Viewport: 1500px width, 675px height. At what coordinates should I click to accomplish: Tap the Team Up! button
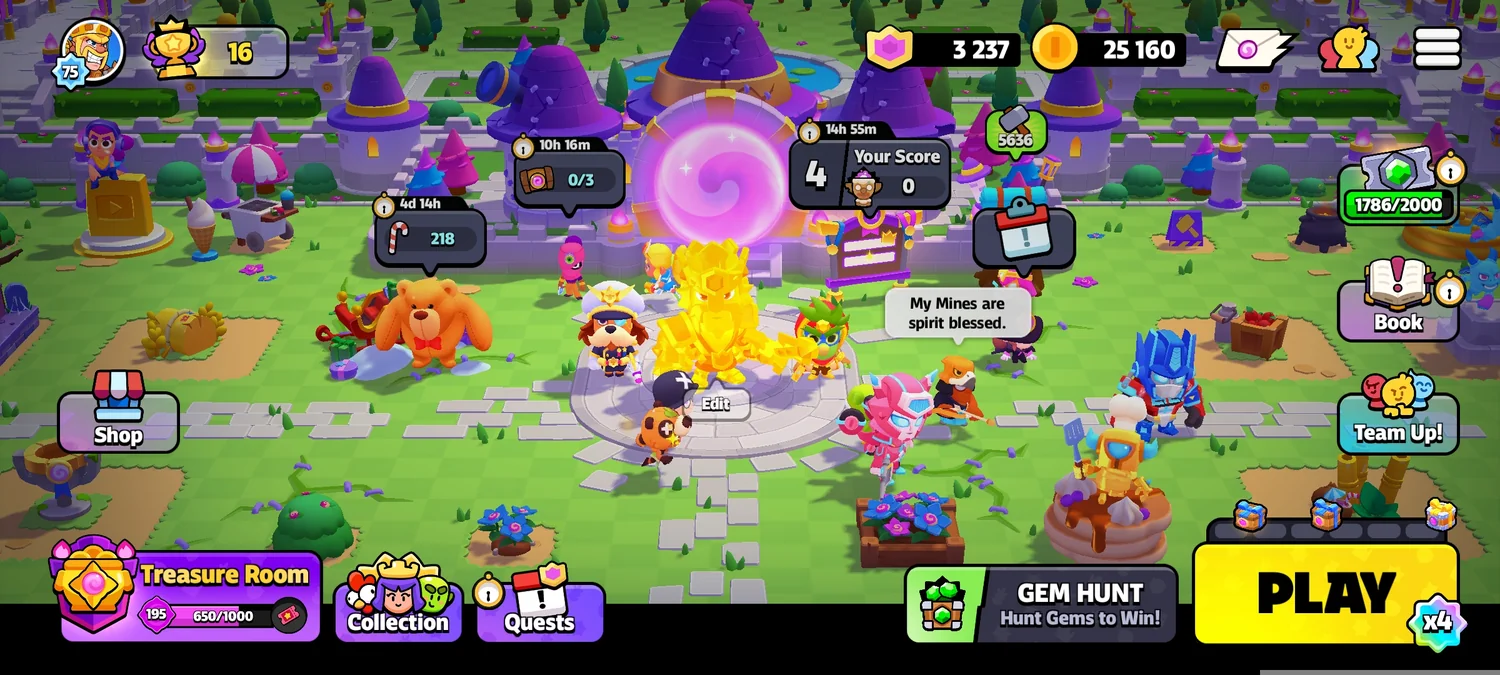coord(1397,421)
